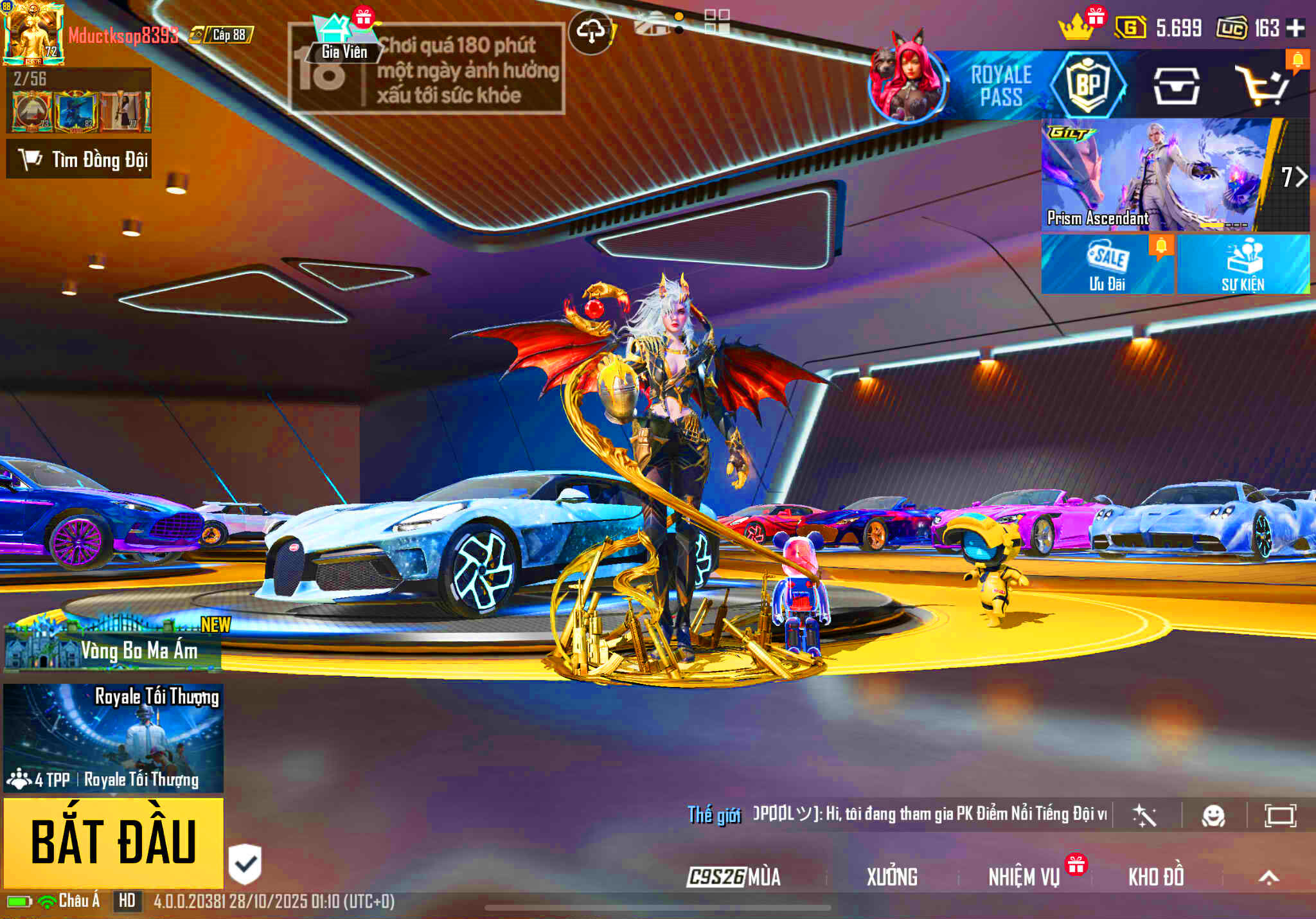
Task: Open the Prism Ascendant promotion
Action: pyautogui.click(x=1157, y=175)
